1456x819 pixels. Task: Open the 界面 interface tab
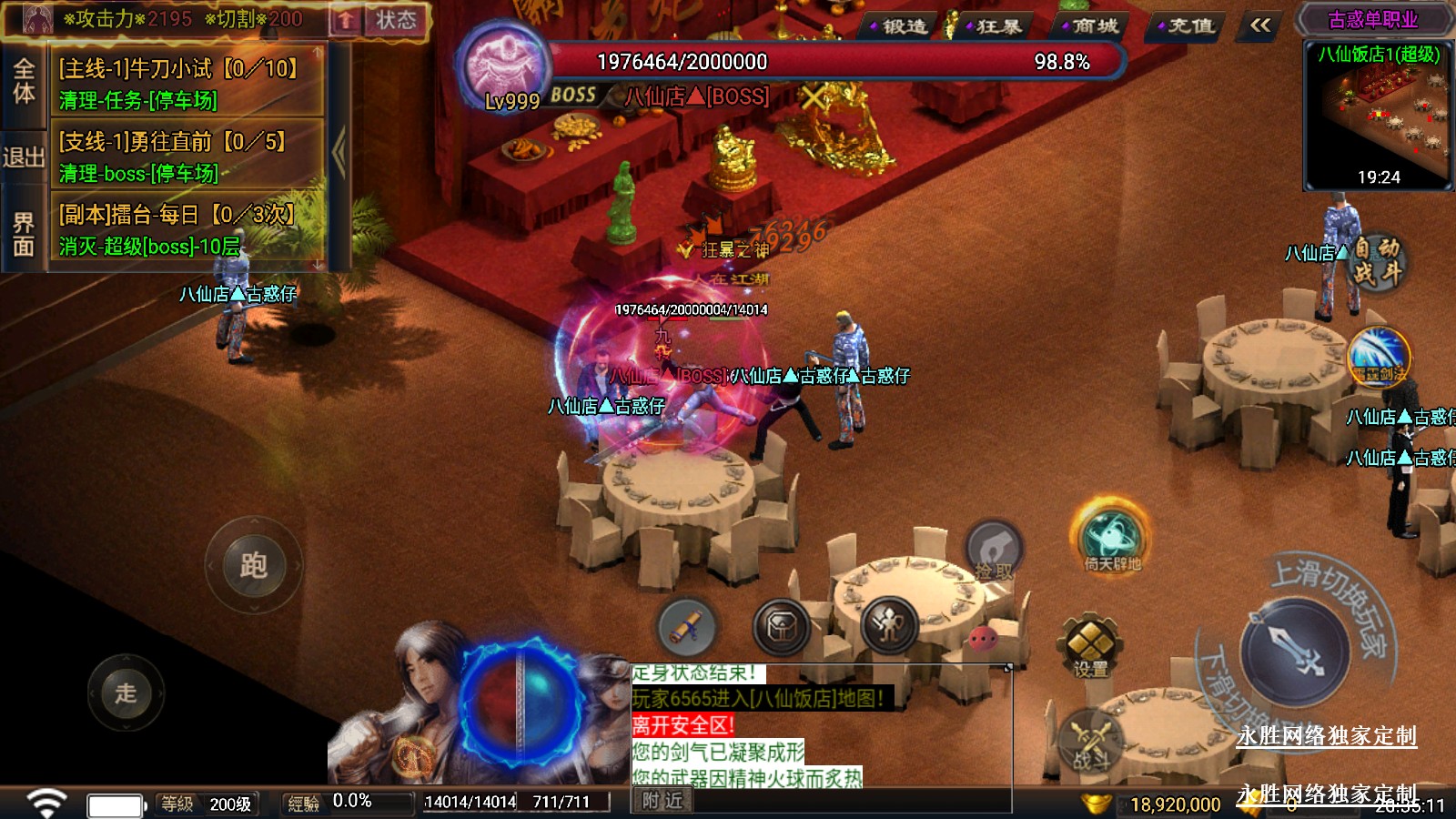[24, 234]
